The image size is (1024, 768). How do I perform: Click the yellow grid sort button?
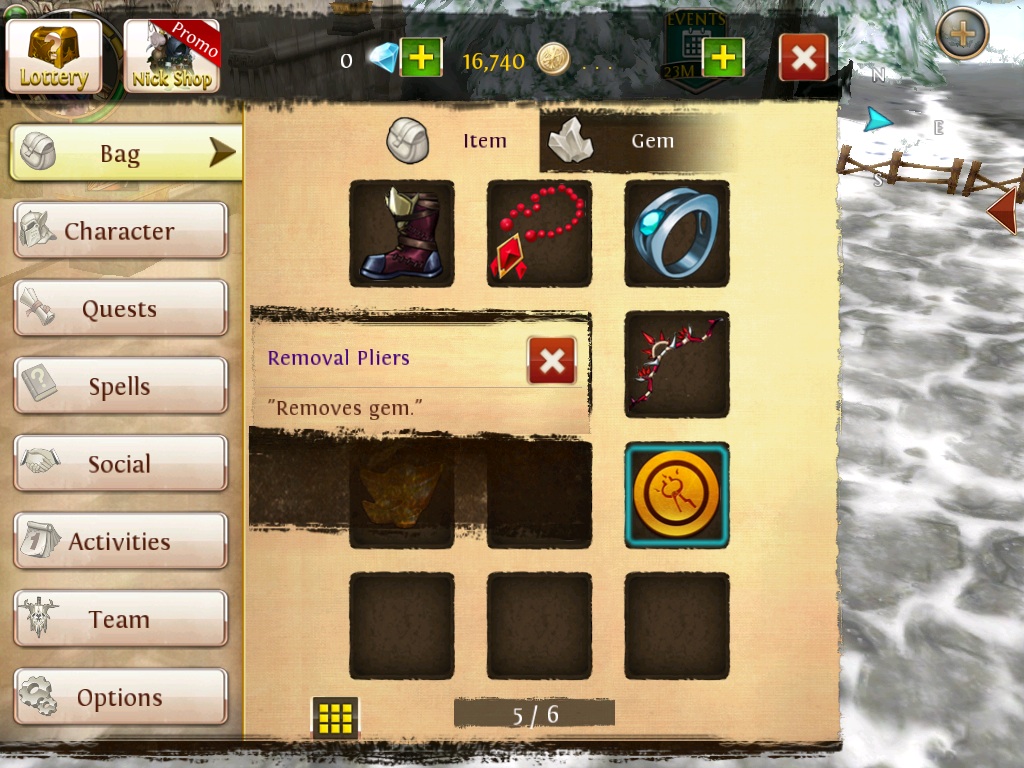coord(335,717)
